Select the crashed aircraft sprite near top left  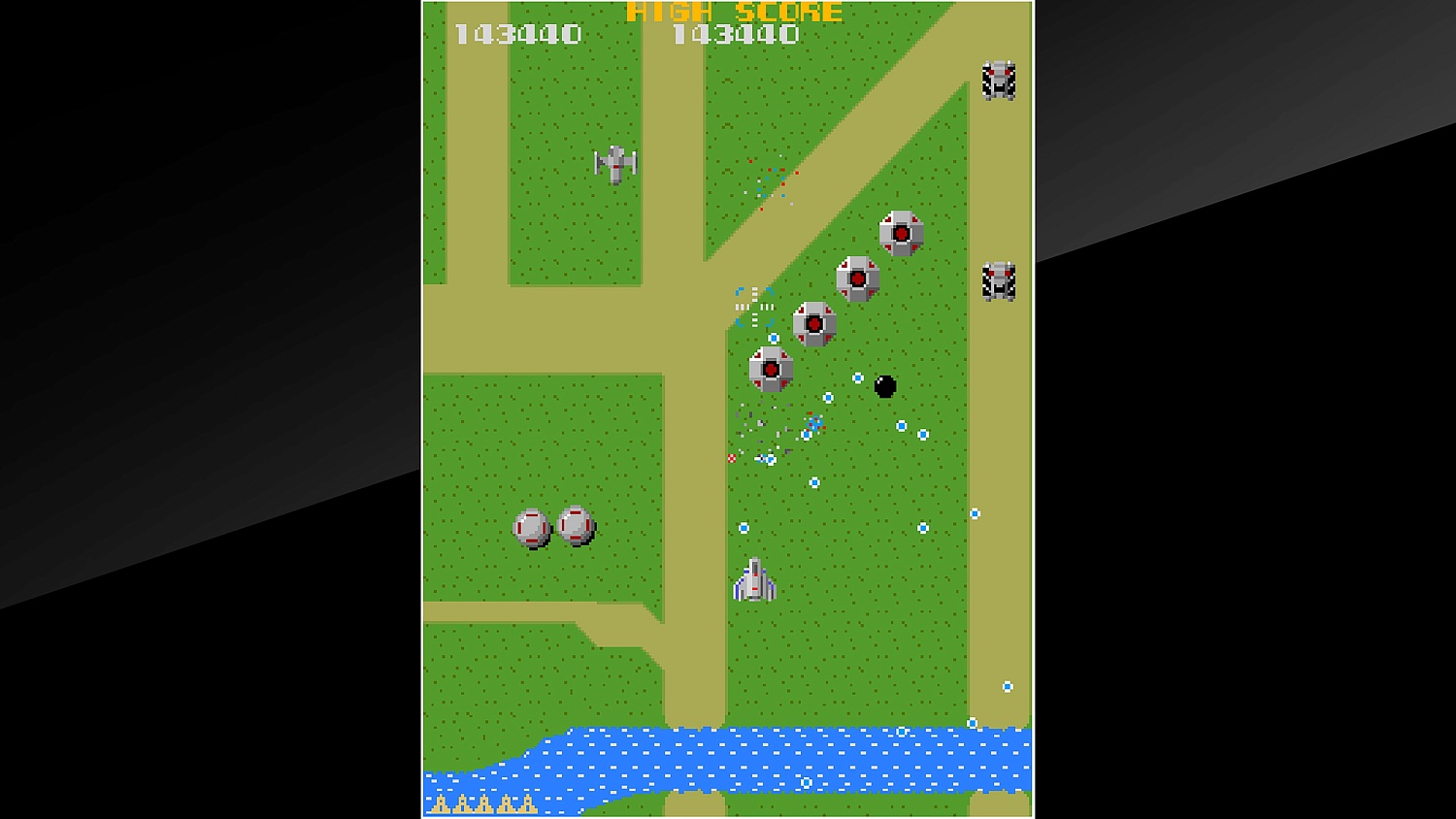(615, 163)
